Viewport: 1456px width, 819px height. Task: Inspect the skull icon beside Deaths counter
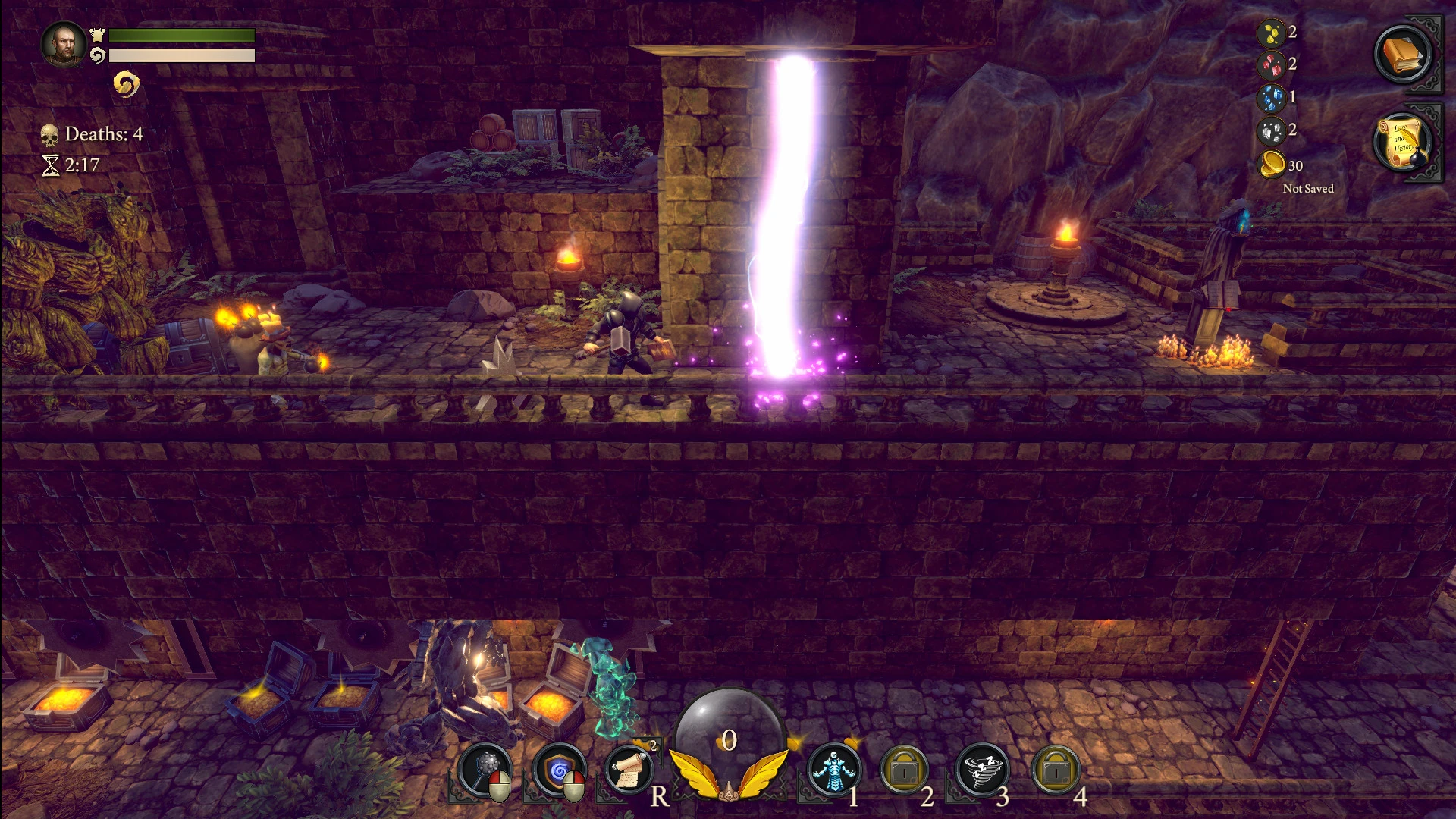[x=50, y=134]
